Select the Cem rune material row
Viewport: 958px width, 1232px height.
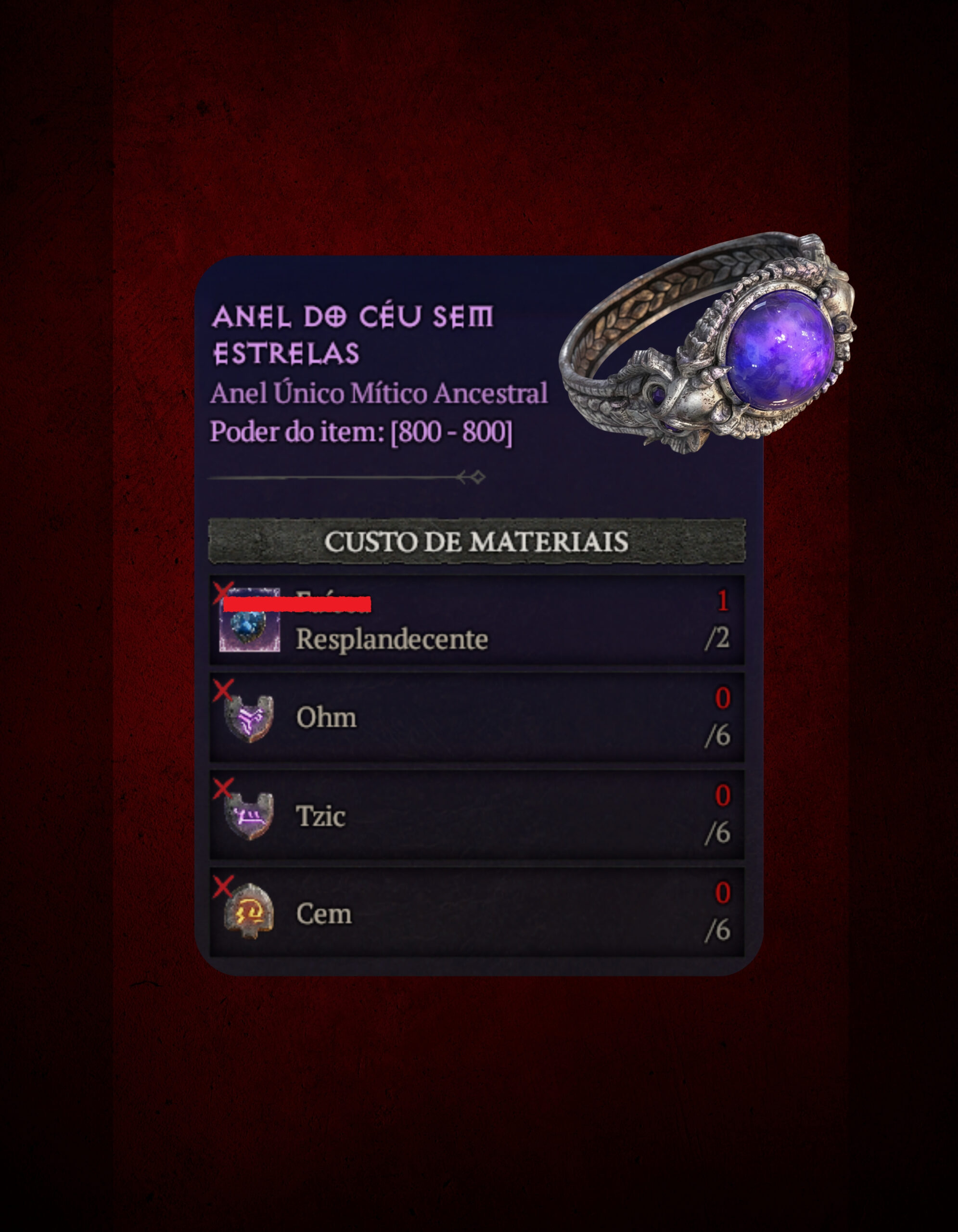tap(476, 912)
